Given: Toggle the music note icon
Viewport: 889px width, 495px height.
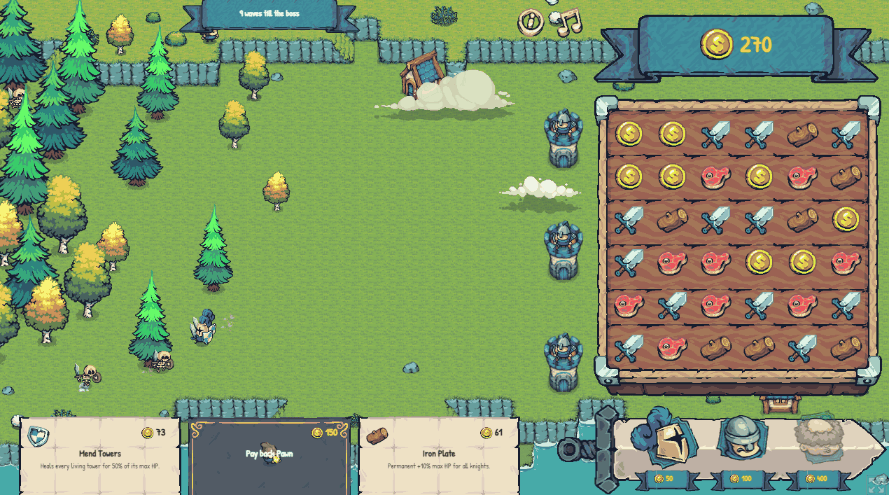Looking at the screenshot, I should [568, 21].
